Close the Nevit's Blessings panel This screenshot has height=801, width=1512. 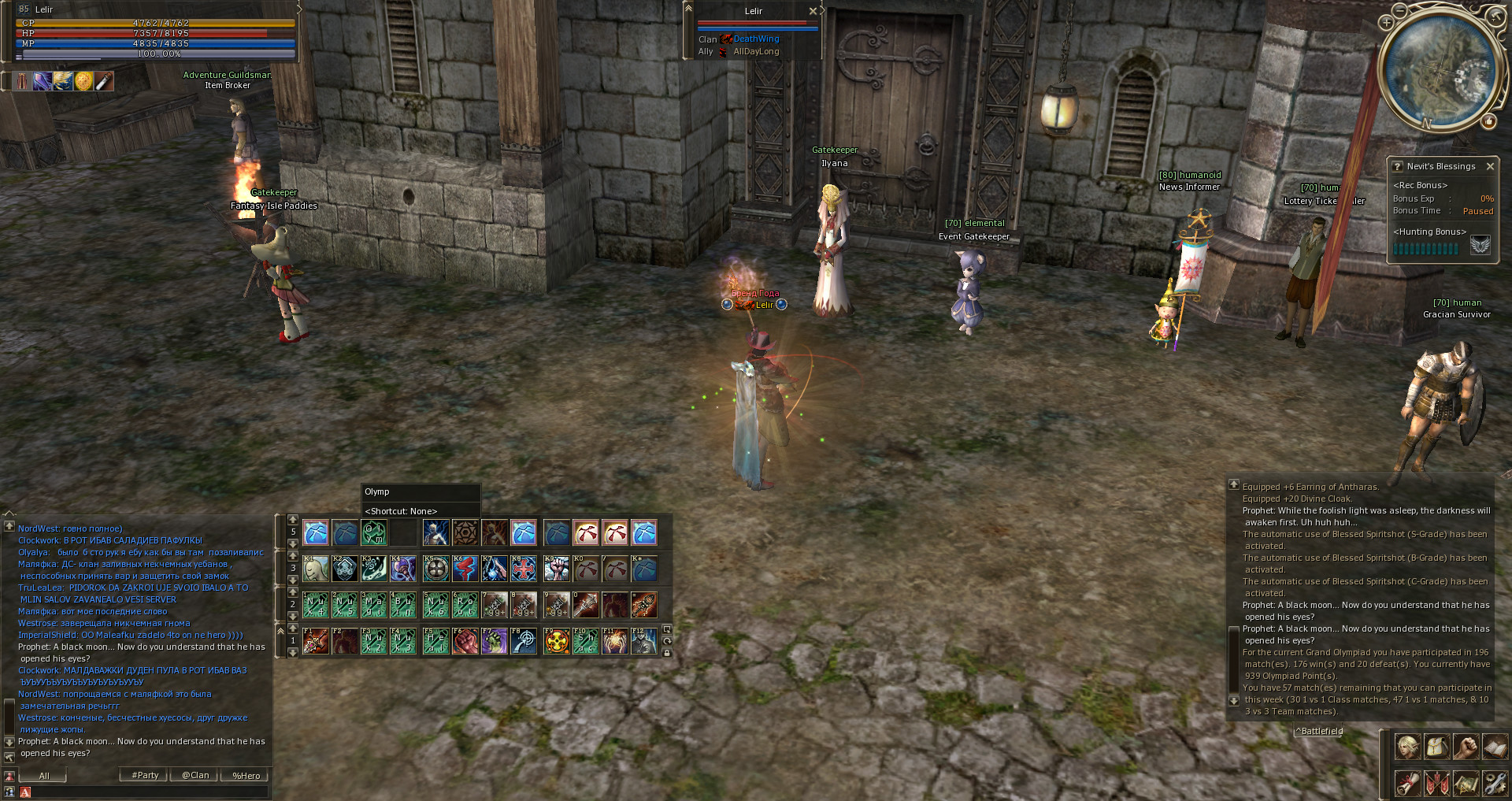point(1490,166)
